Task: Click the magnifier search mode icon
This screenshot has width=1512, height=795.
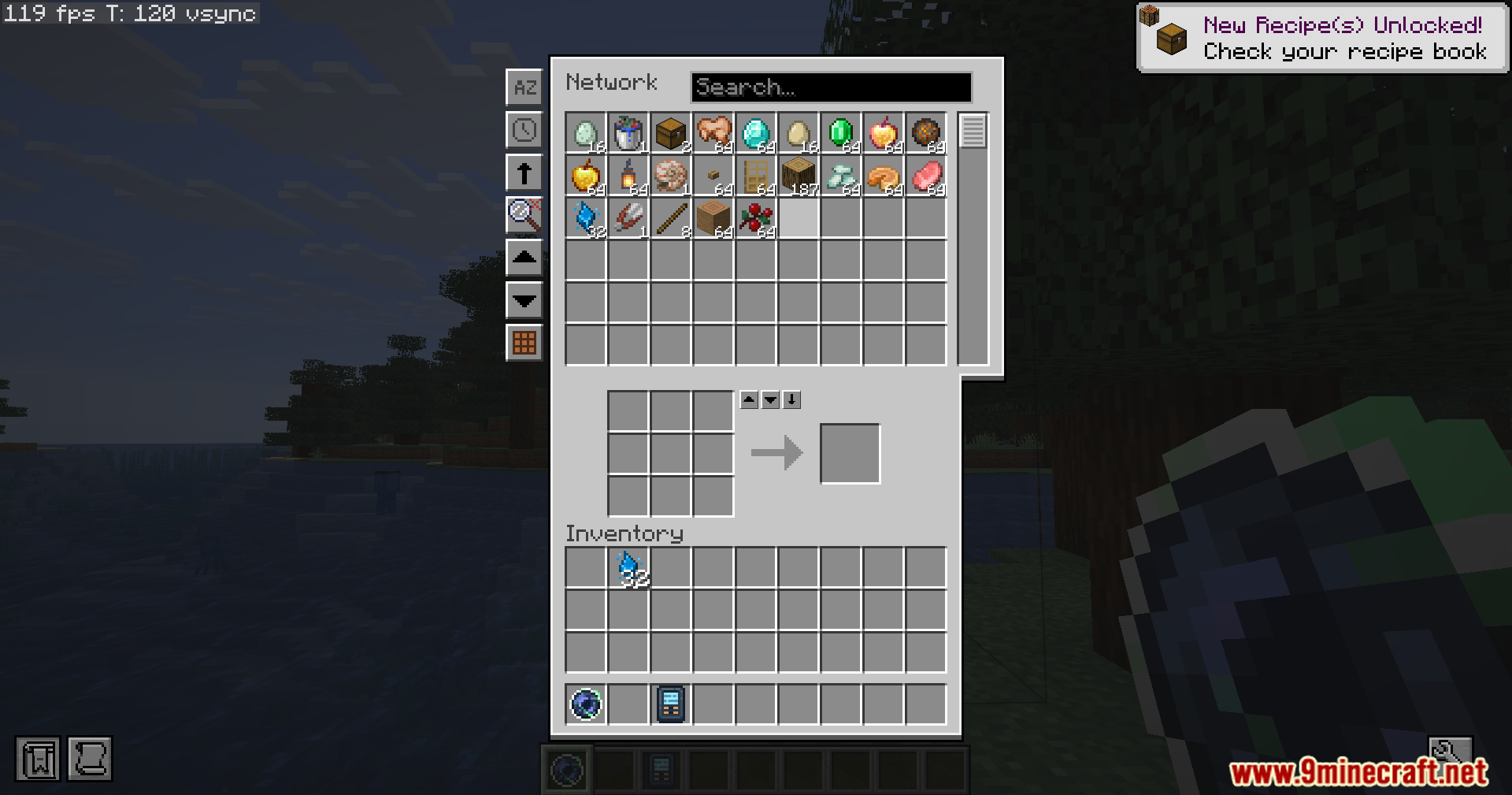Action: click(524, 215)
